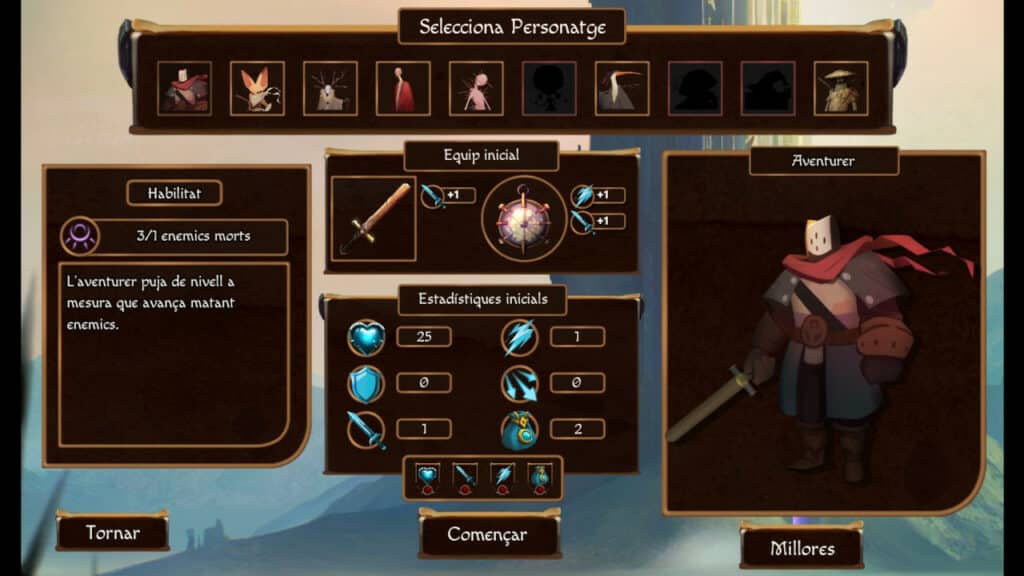The height and width of the screenshot is (576, 1024).
Task: Click the small lightning upgrade icon
Action: [504, 478]
